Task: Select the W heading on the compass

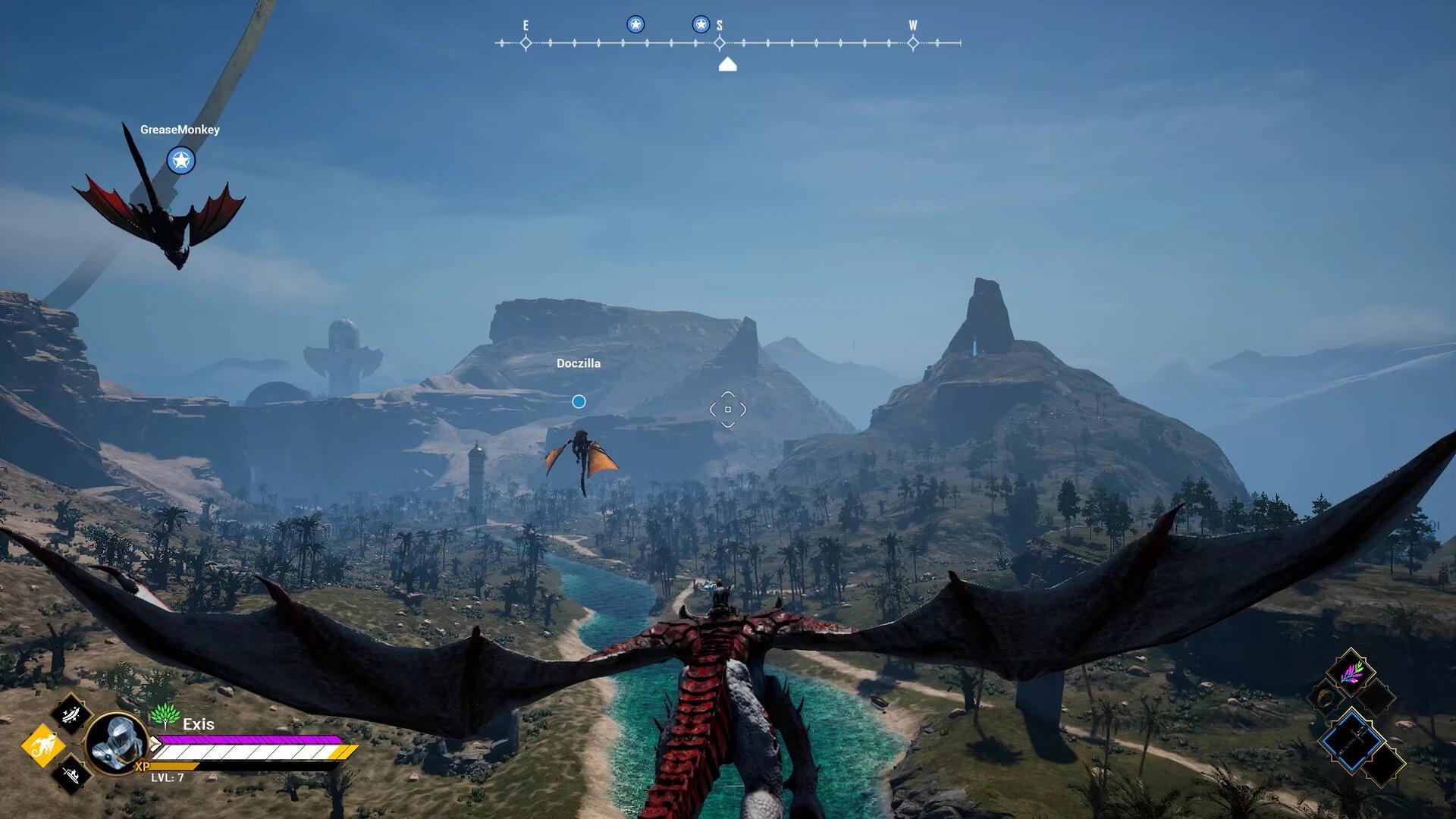Action: pyautogui.click(x=912, y=25)
